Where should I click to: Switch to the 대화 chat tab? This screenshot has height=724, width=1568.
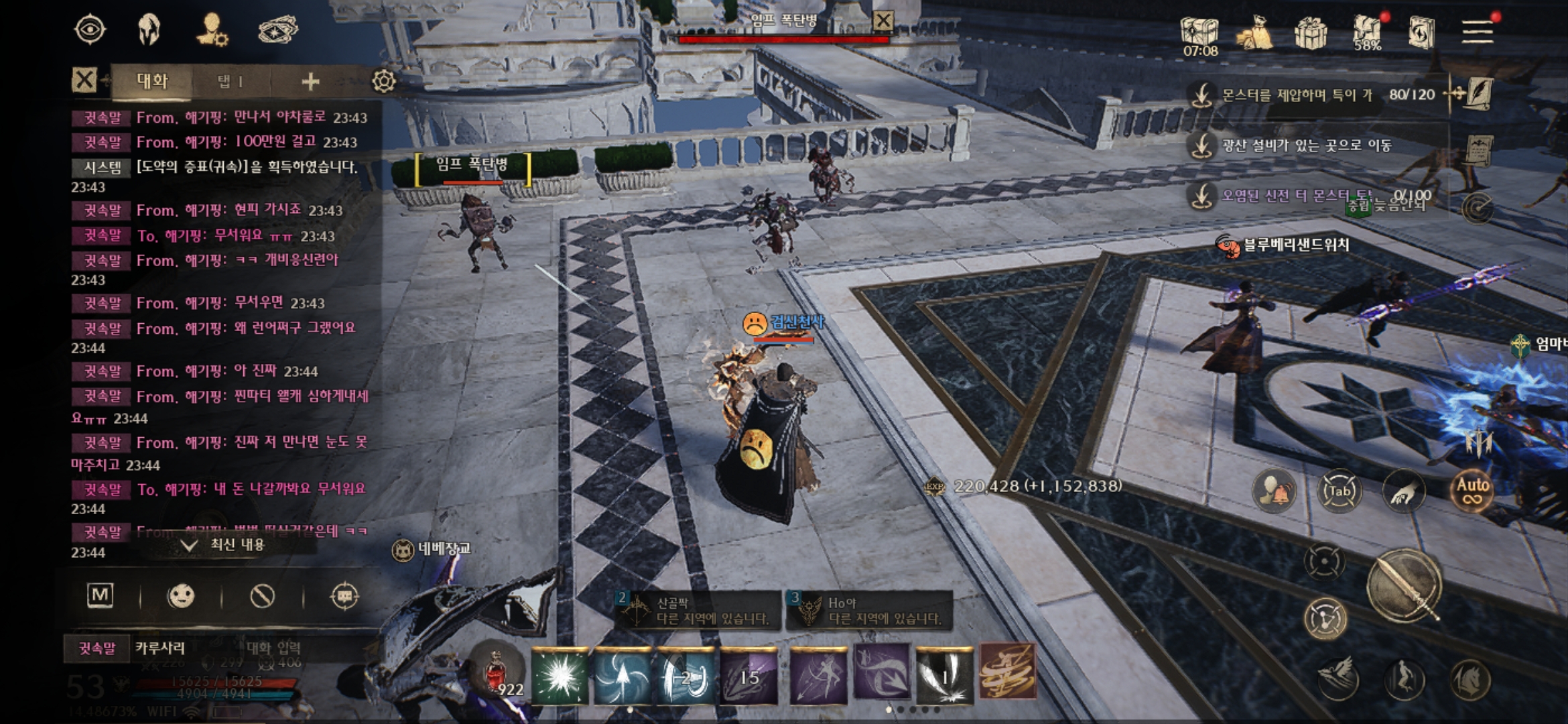(x=152, y=82)
